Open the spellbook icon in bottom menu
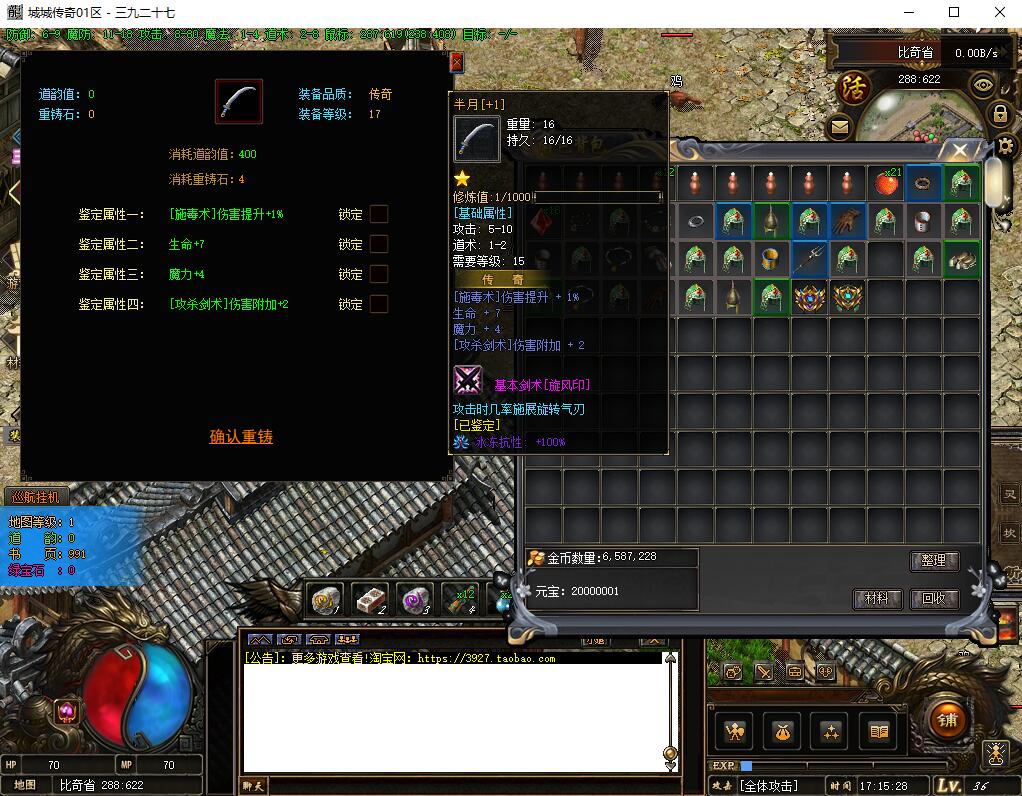The height and width of the screenshot is (796, 1022). coord(879,733)
